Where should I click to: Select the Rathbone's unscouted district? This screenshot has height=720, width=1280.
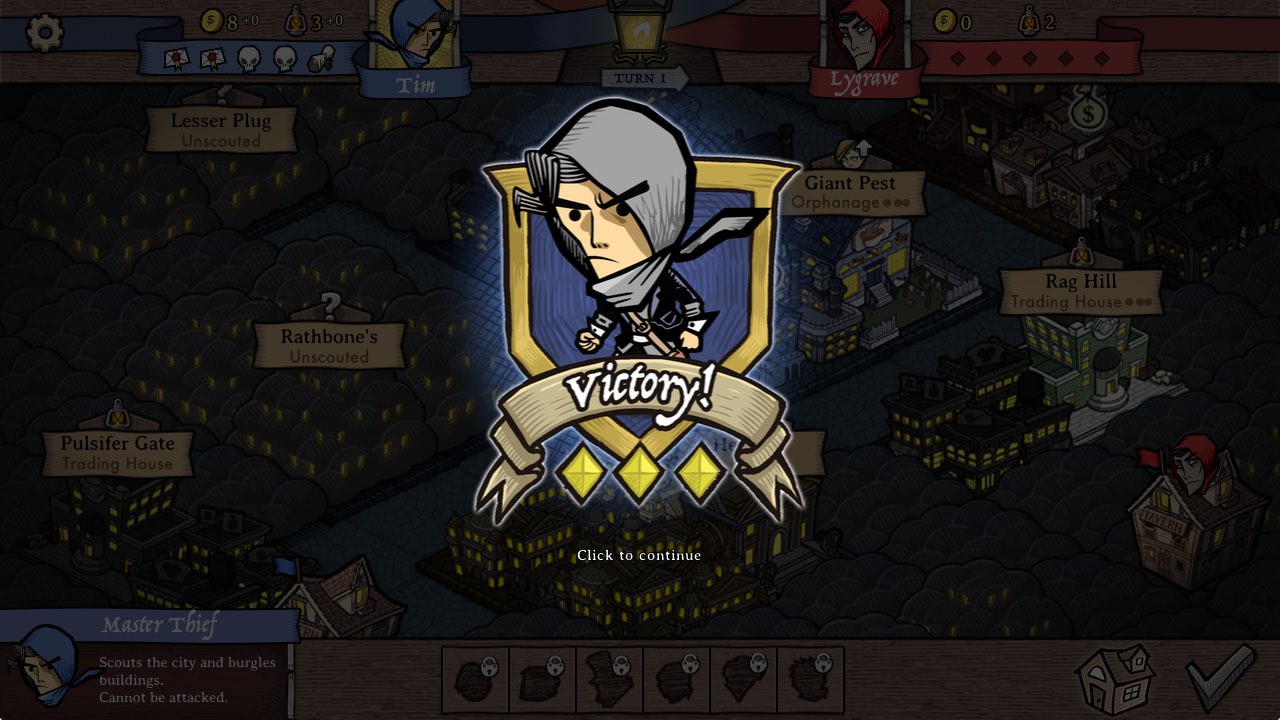[329, 345]
